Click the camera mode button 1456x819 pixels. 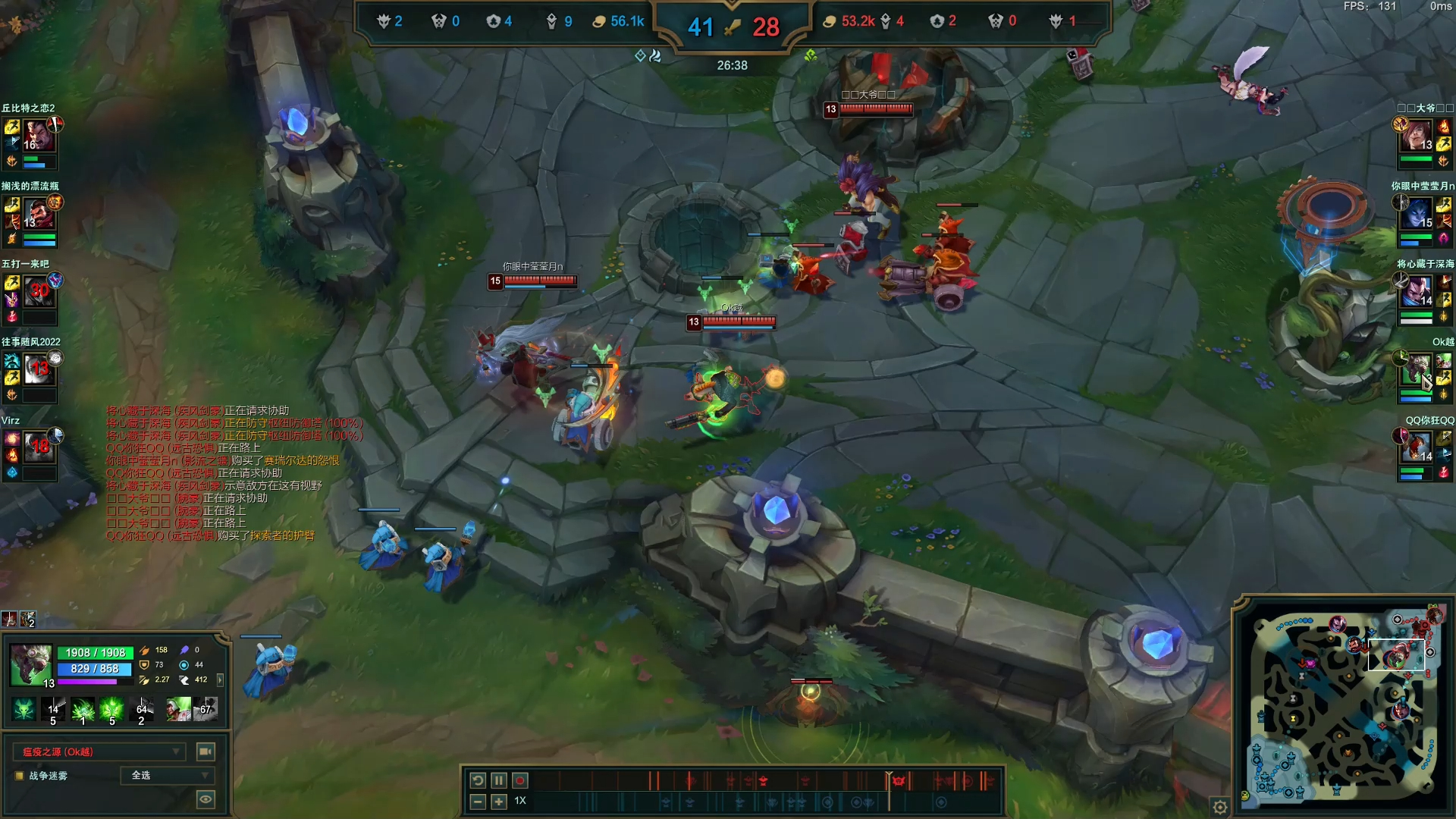coord(205,752)
